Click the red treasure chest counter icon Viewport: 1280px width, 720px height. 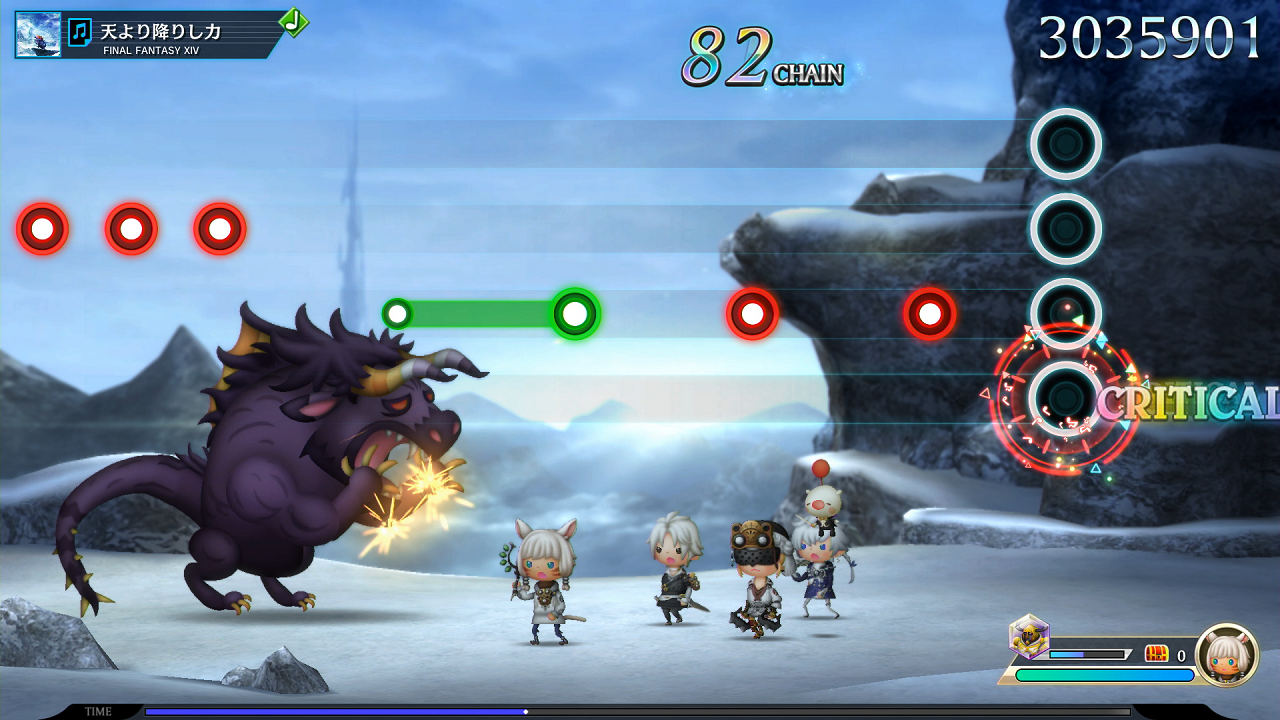(x=1156, y=654)
